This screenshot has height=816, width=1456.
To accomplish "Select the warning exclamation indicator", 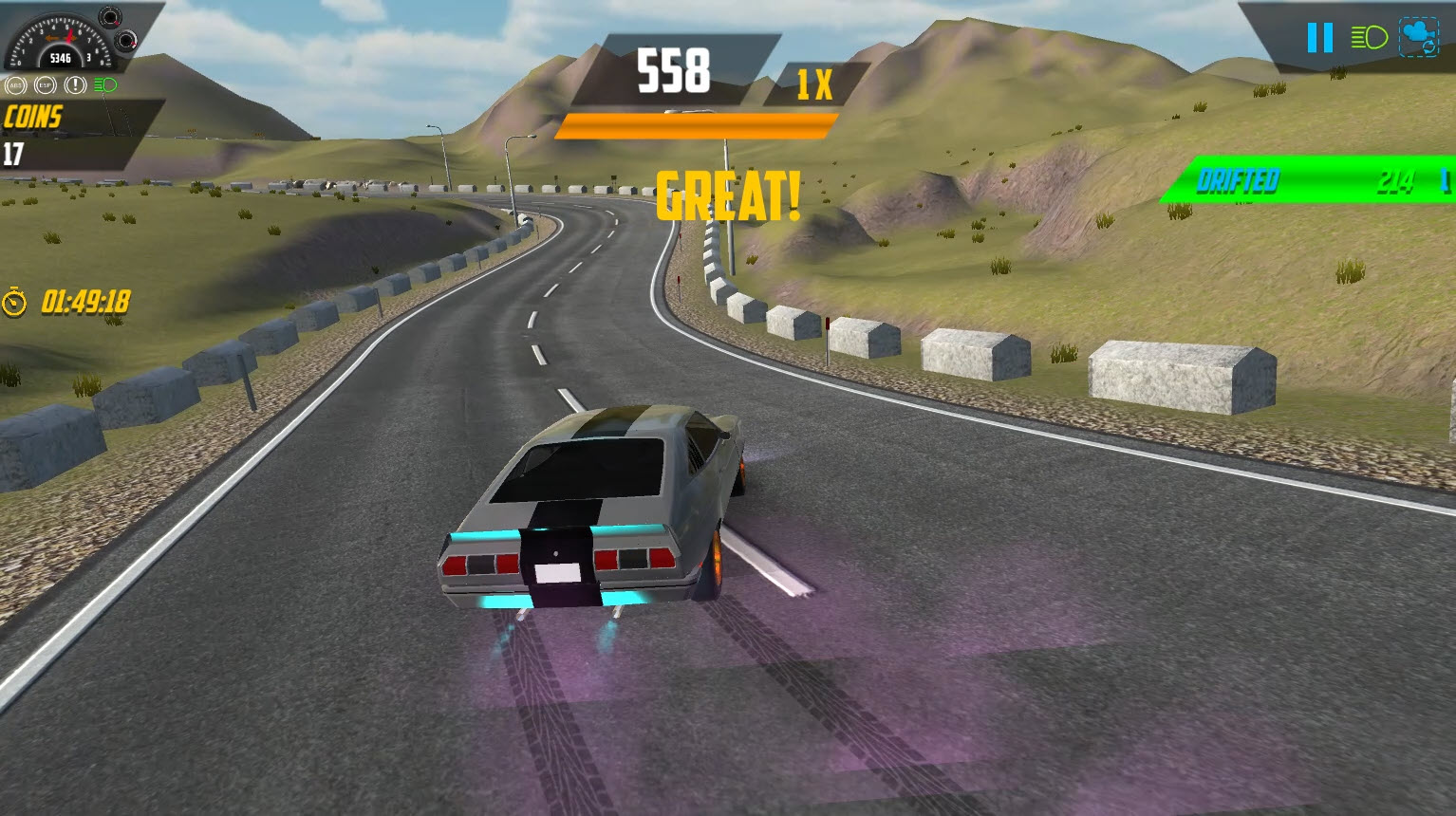I will click(x=74, y=84).
